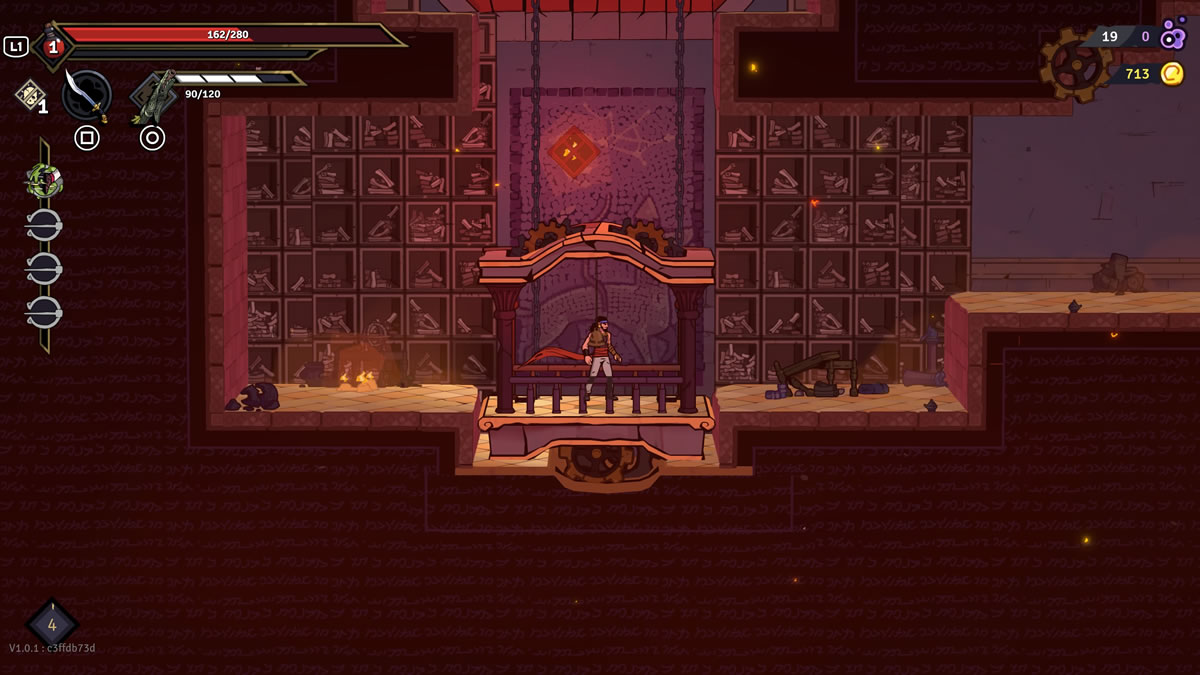Viewport: 1200px width, 675px height.
Task: Click the red healing flask icon
Action: (x=53, y=46)
